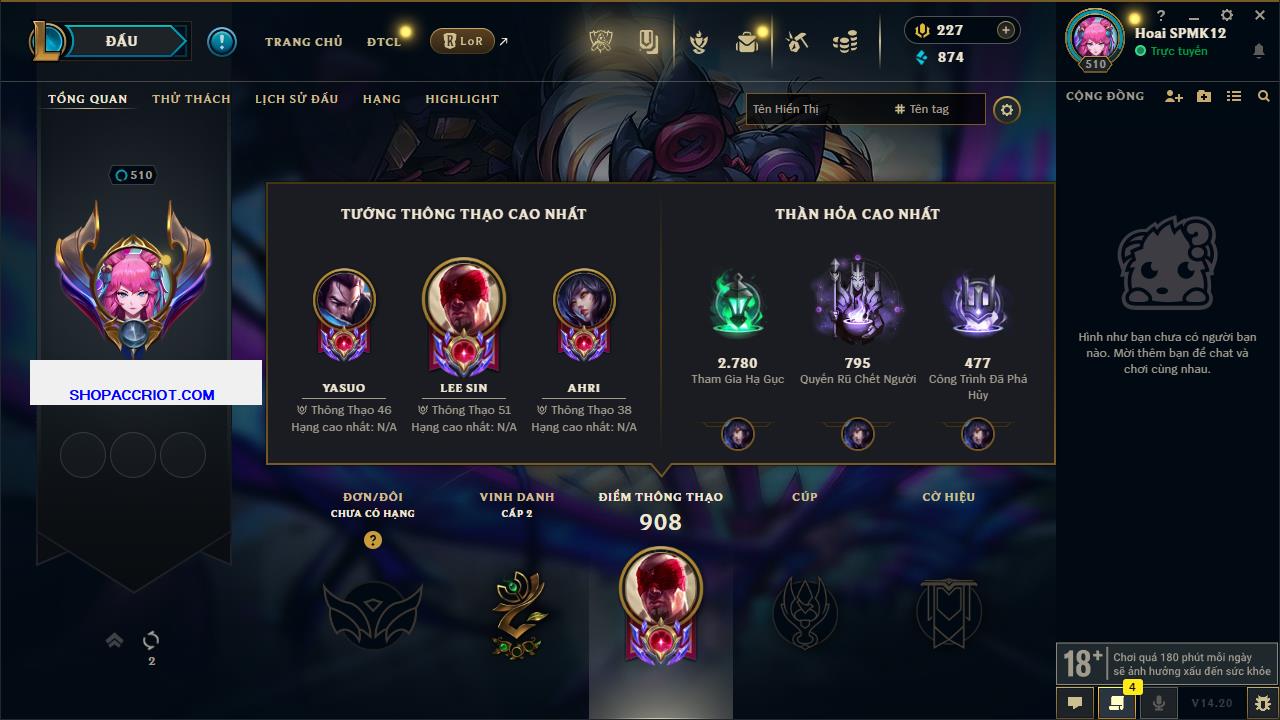Close the League client window
This screenshot has height=720, width=1280.
(x=1260, y=16)
